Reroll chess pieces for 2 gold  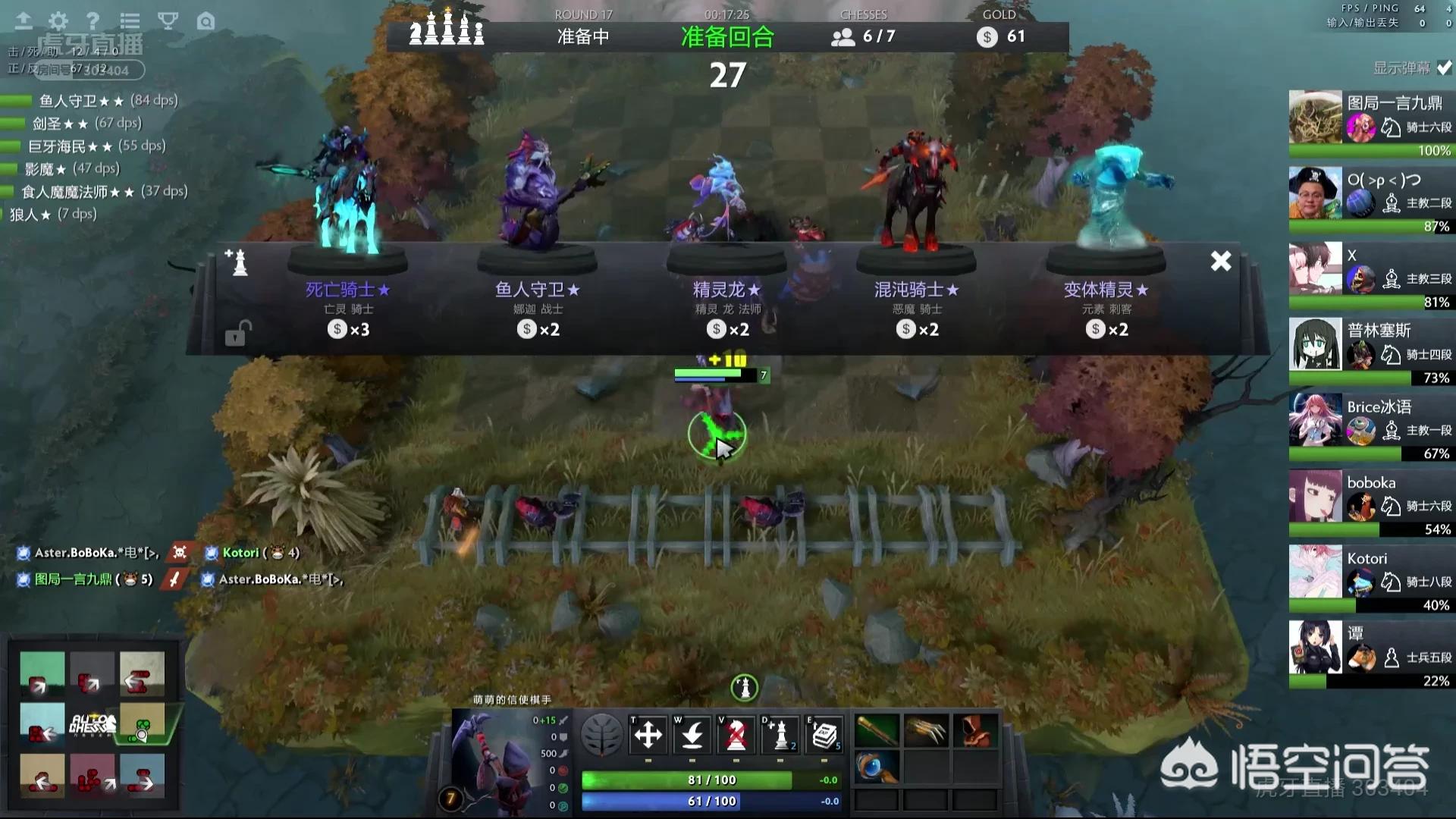(780, 735)
